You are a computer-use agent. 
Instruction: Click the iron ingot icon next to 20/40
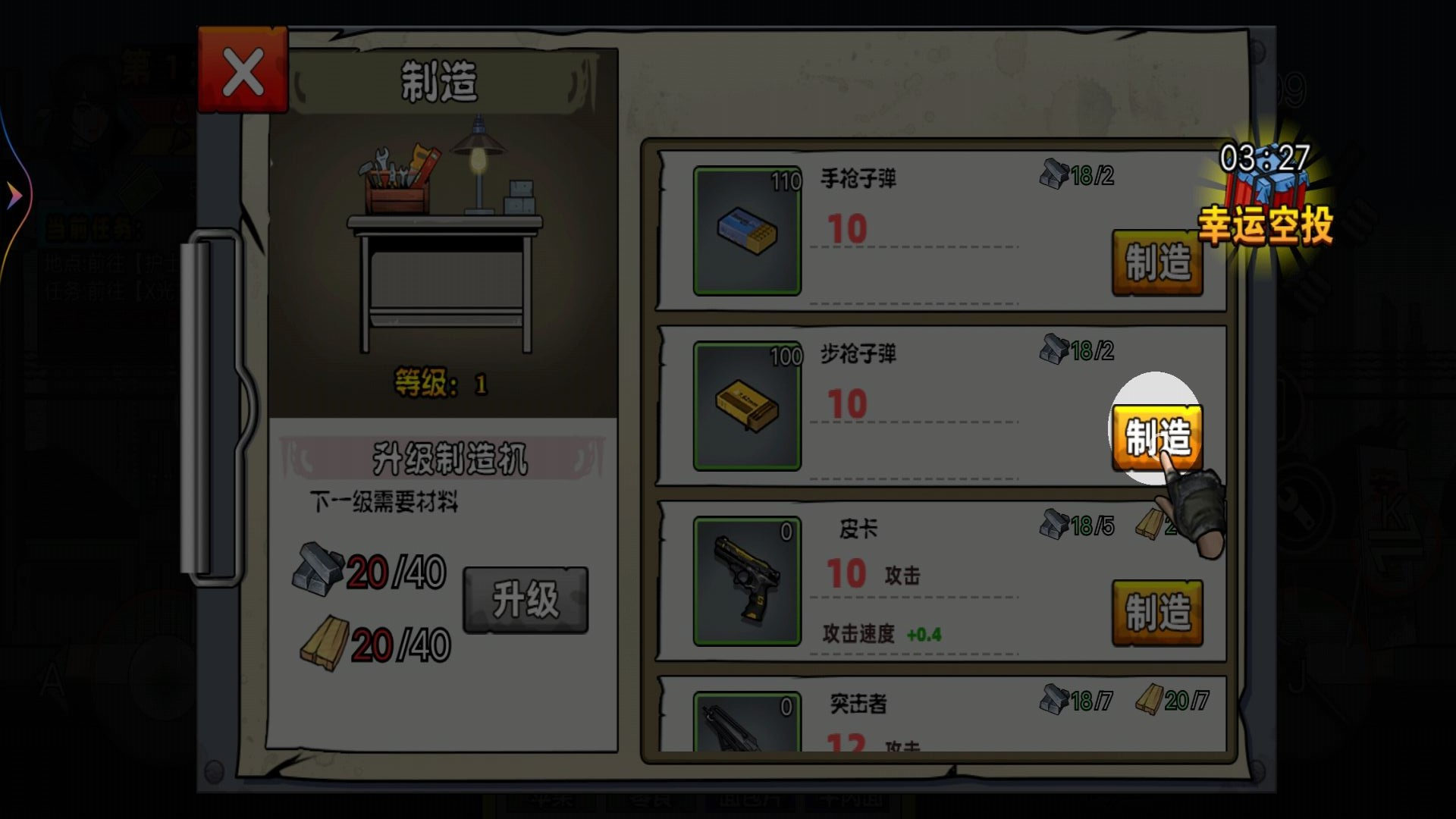pyautogui.click(x=319, y=566)
